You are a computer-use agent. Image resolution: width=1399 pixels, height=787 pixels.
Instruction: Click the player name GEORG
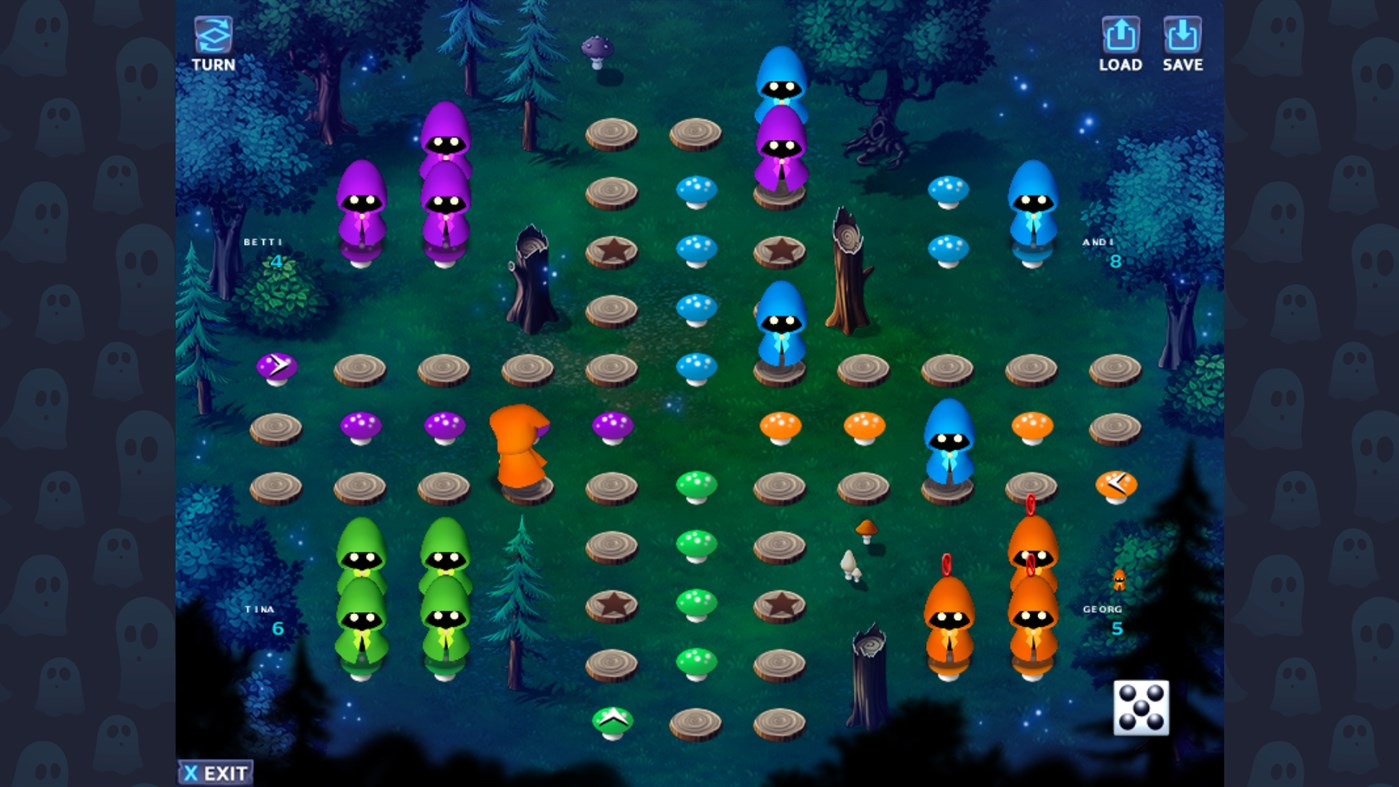click(1102, 608)
